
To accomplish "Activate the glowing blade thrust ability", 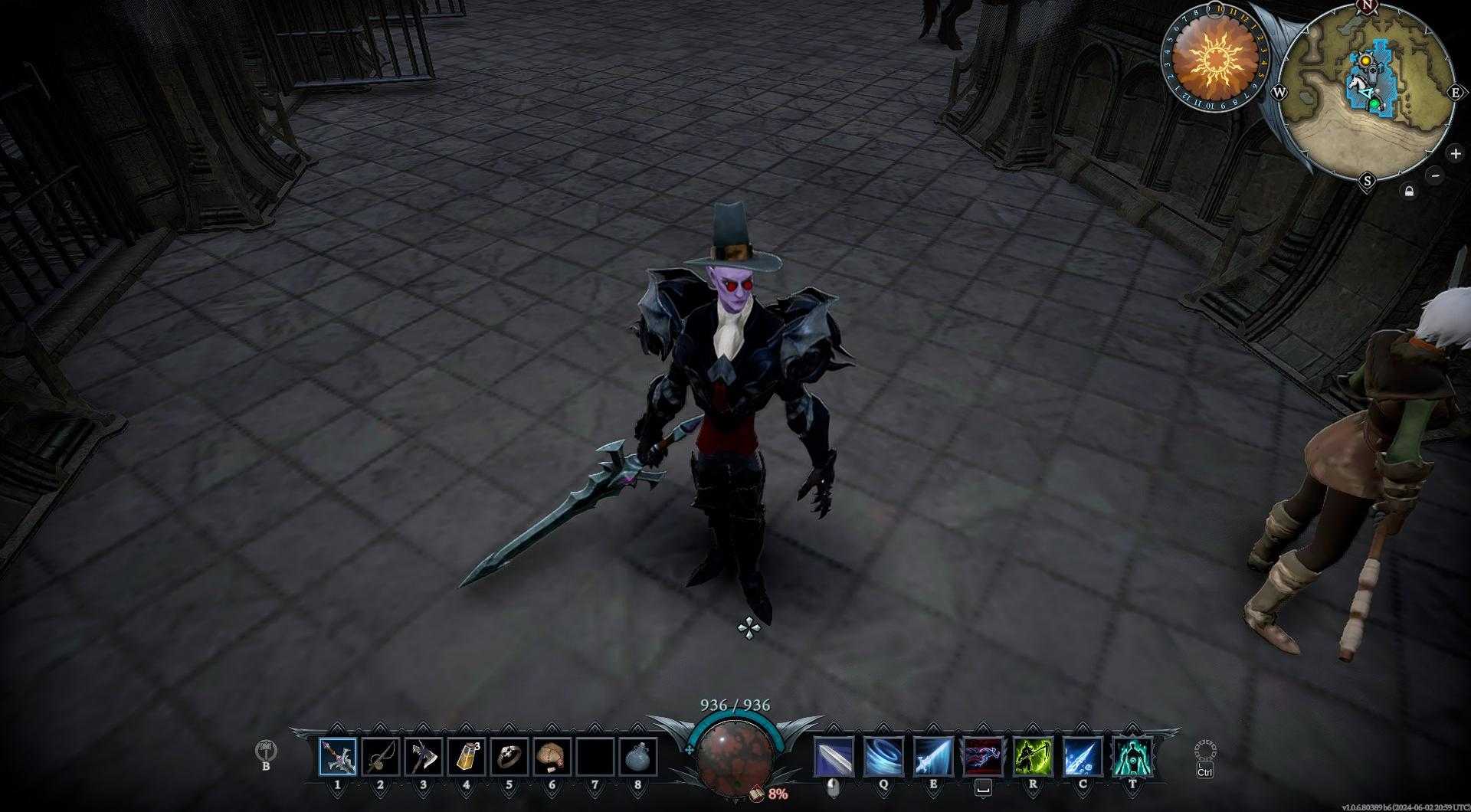I will (x=933, y=757).
